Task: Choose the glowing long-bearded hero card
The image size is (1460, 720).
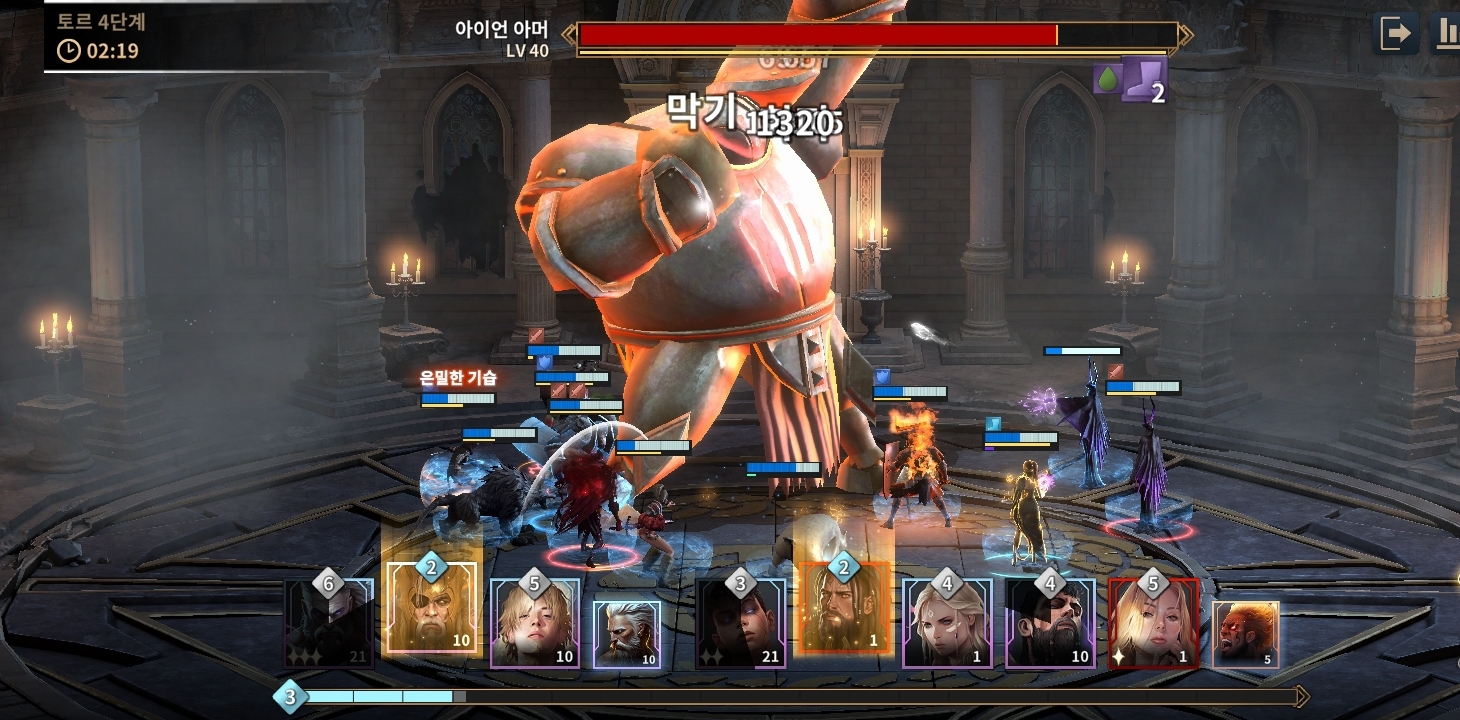Action: pos(843,608)
